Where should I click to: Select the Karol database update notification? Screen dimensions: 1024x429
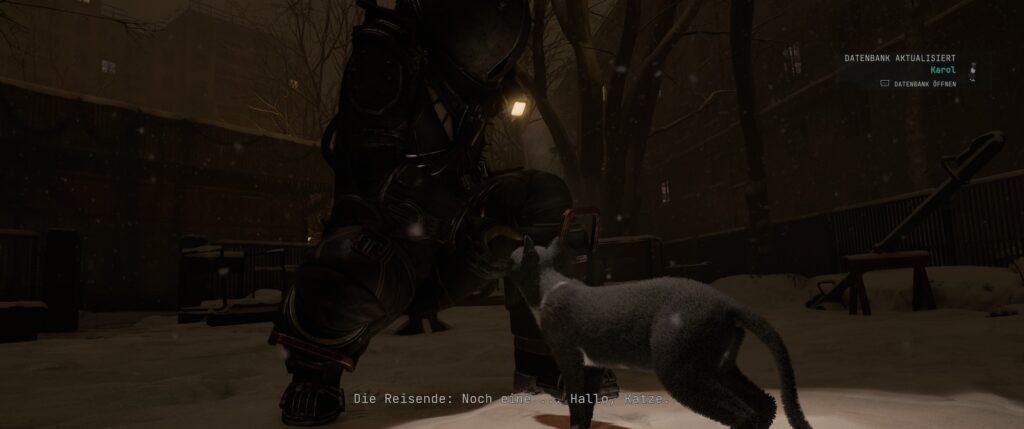tap(944, 70)
